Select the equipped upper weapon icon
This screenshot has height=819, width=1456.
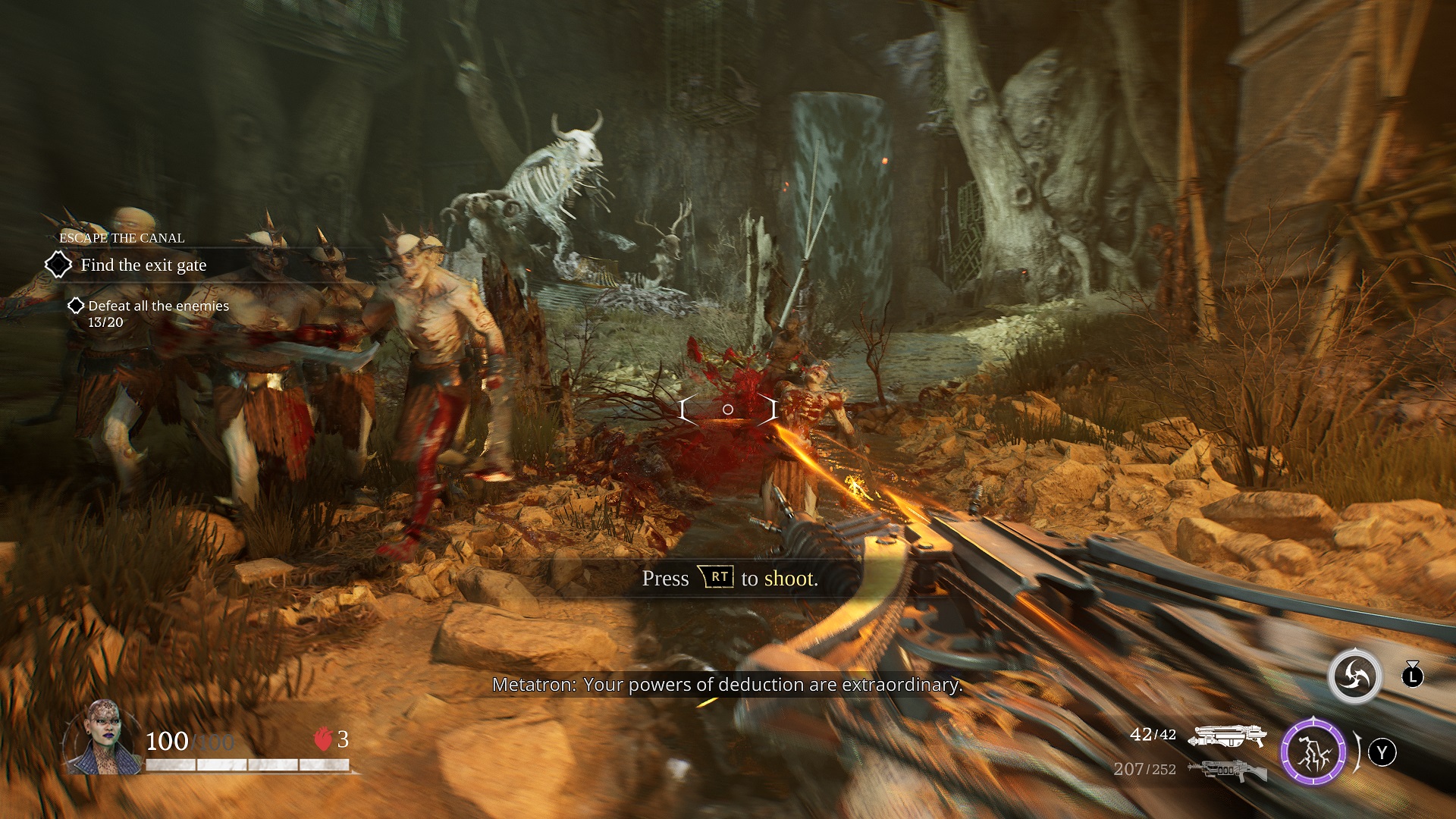(x=1227, y=736)
